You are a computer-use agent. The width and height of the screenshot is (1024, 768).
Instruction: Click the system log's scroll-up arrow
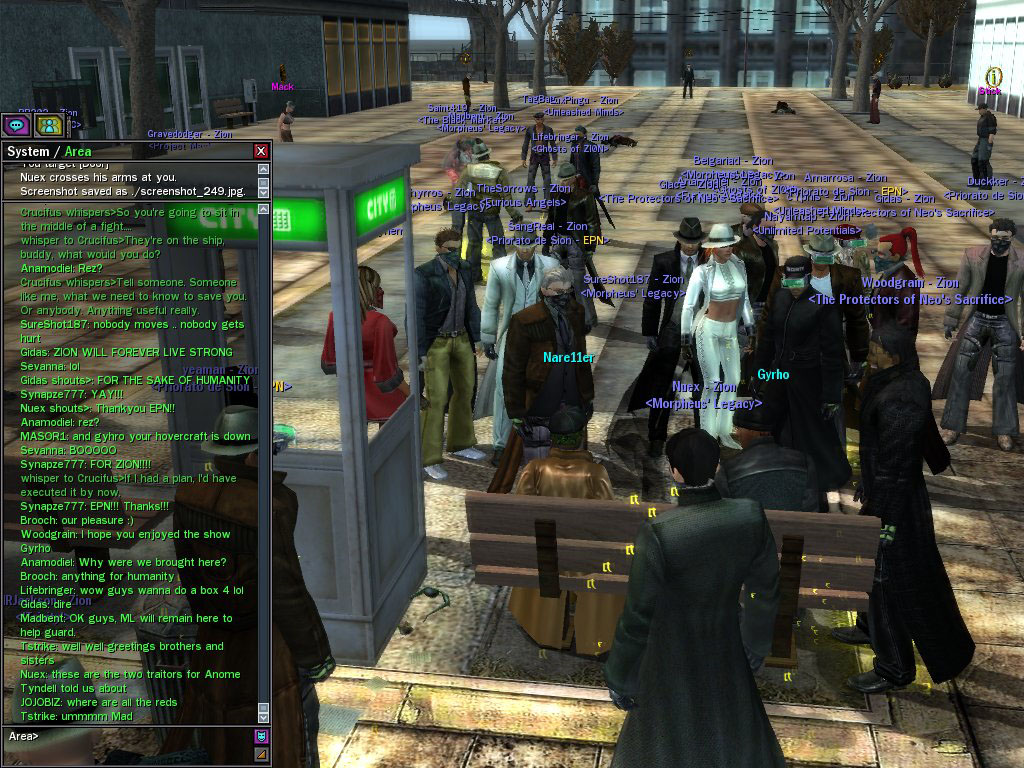(264, 169)
